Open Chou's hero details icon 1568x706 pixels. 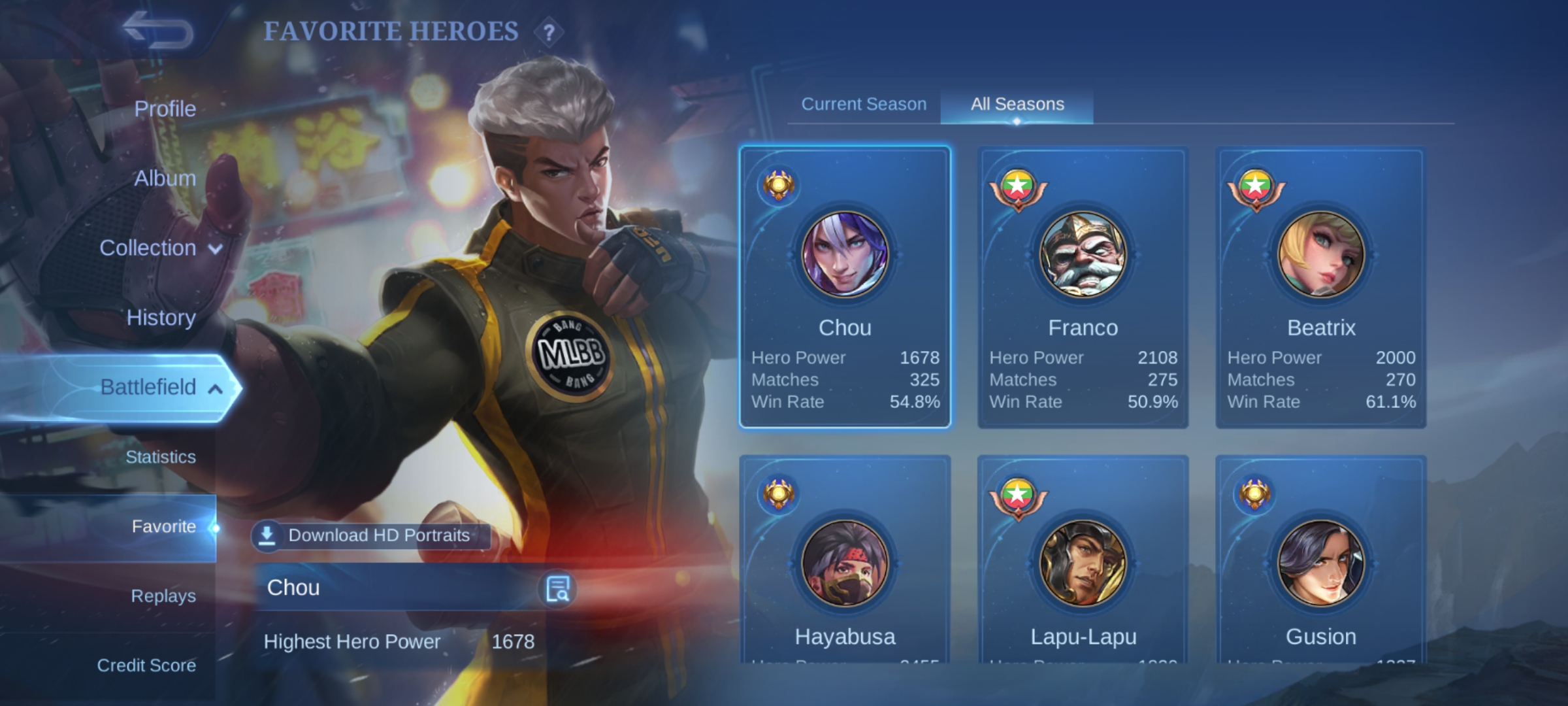tap(557, 588)
